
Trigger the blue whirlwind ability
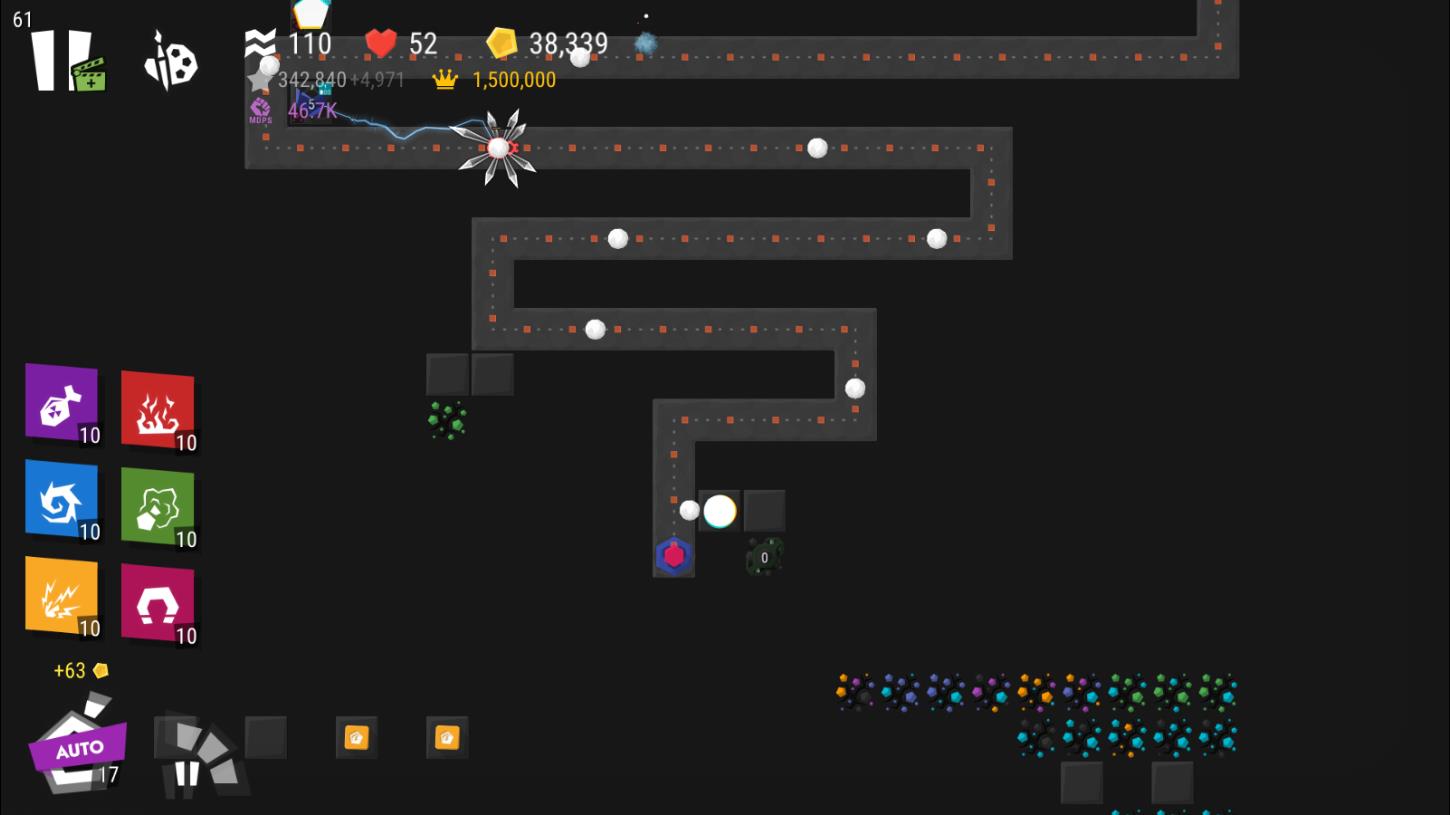[62, 499]
